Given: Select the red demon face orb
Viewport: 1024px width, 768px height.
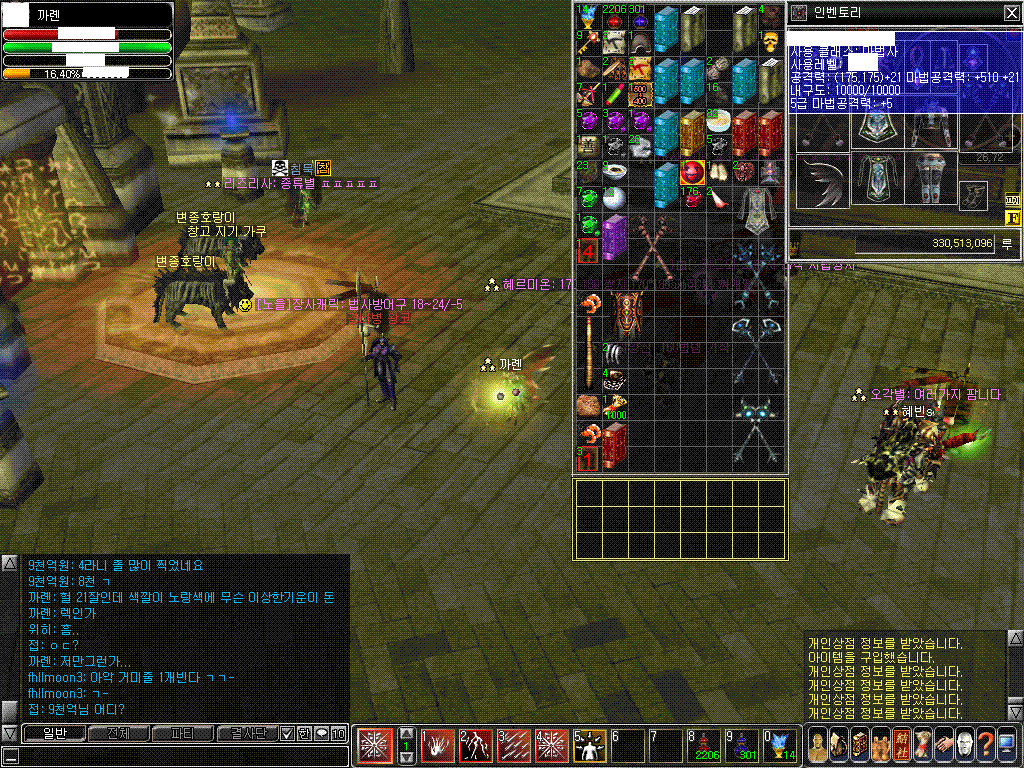Looking at the screenshot, I should pos(692,173).
